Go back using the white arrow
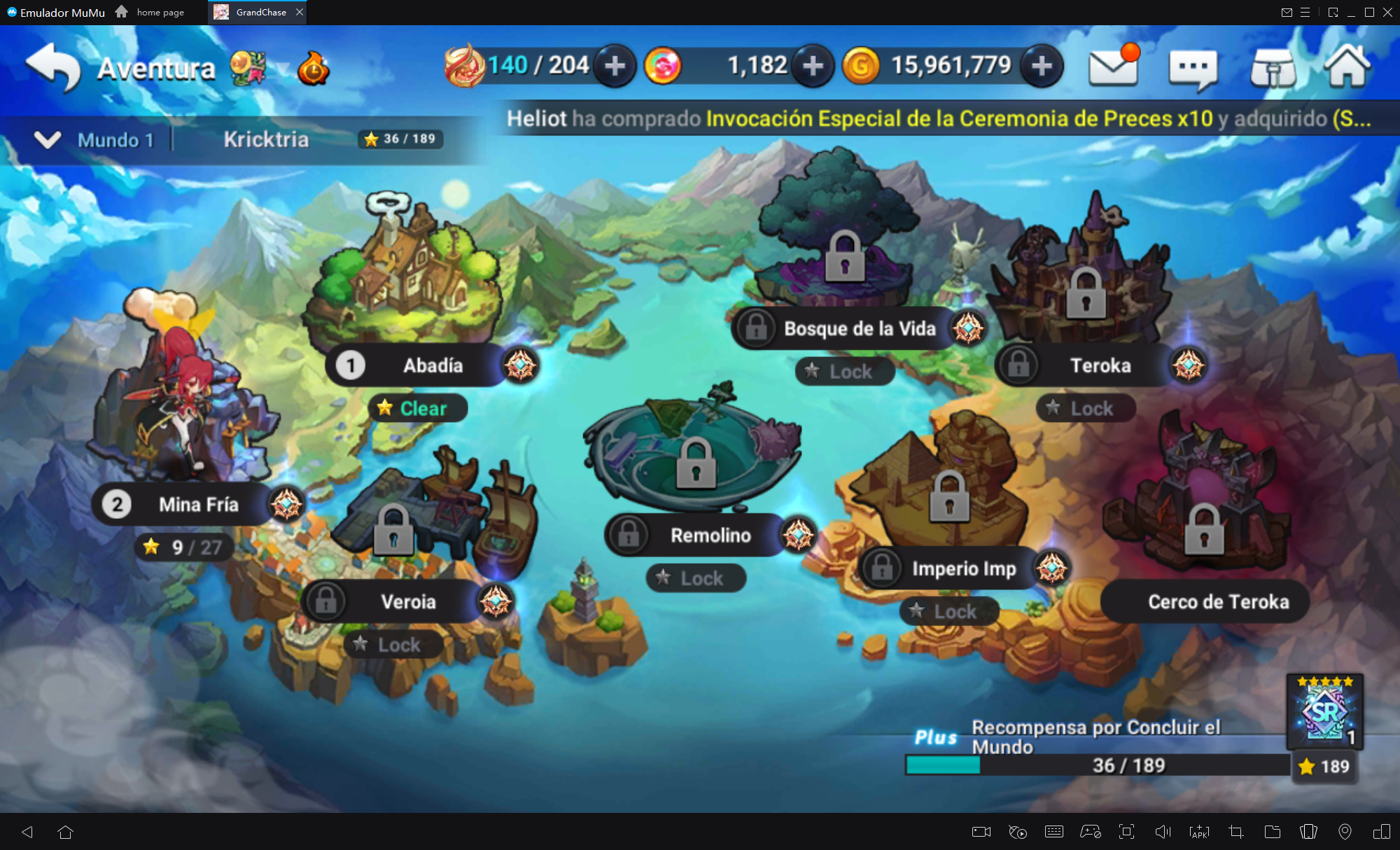Viewport: 1400px width, 850px height. click(x=55, y=67)
